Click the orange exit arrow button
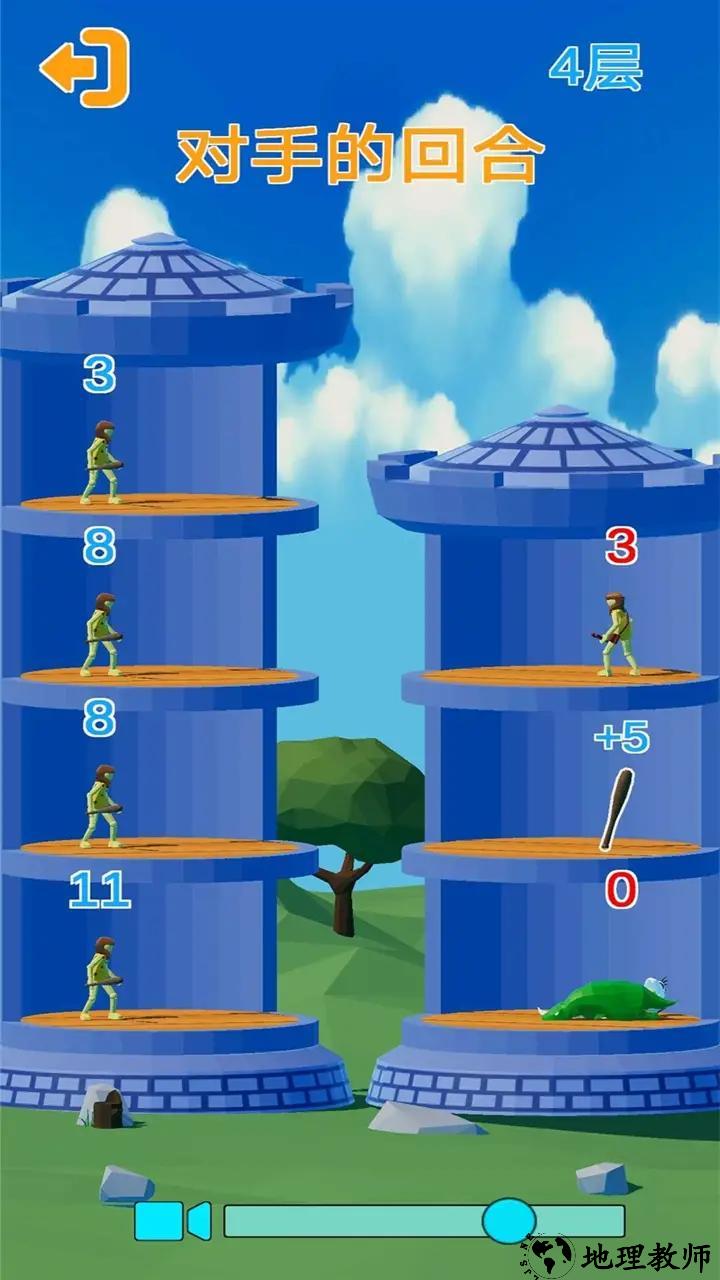The image size is (720, 1280). pos(86,68)
